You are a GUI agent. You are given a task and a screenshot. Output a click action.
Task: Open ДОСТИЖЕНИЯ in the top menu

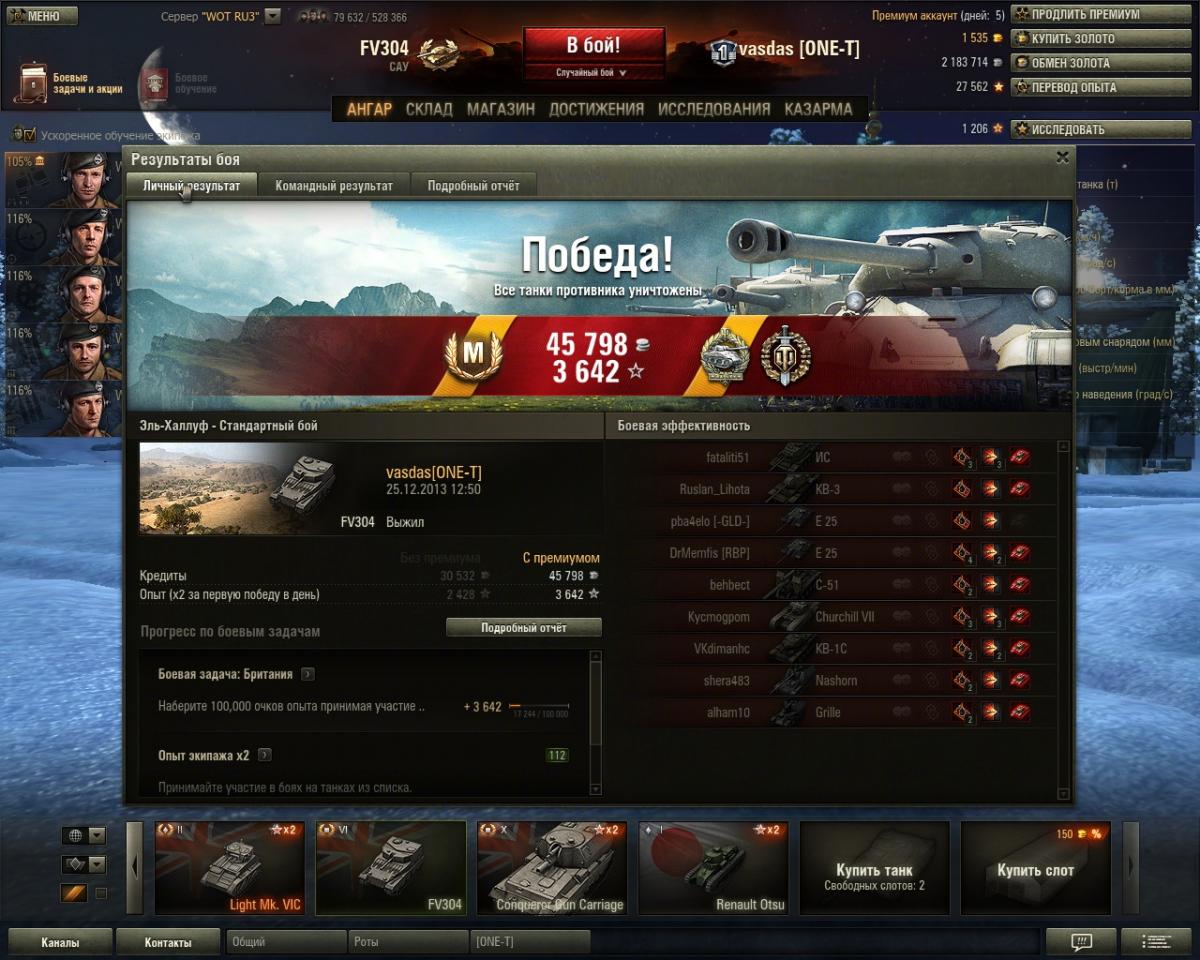(596, 109)
